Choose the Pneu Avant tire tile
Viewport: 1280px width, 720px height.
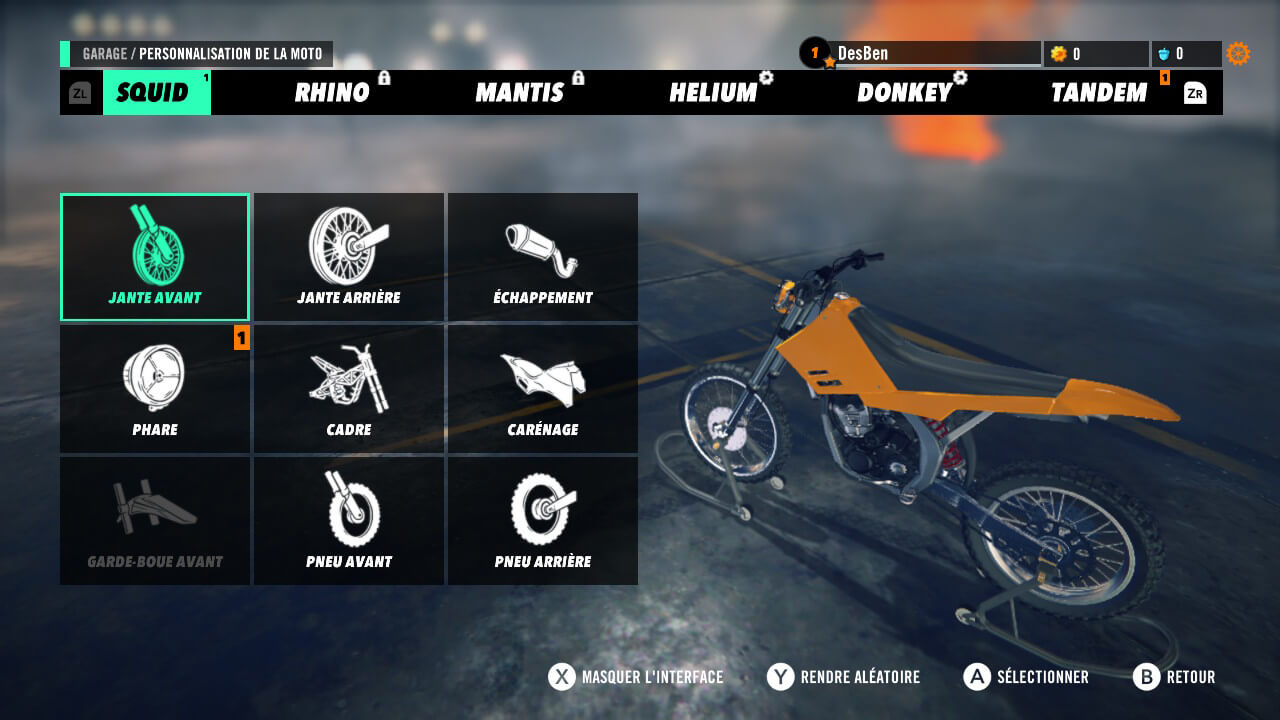click(x=349, y=521)
